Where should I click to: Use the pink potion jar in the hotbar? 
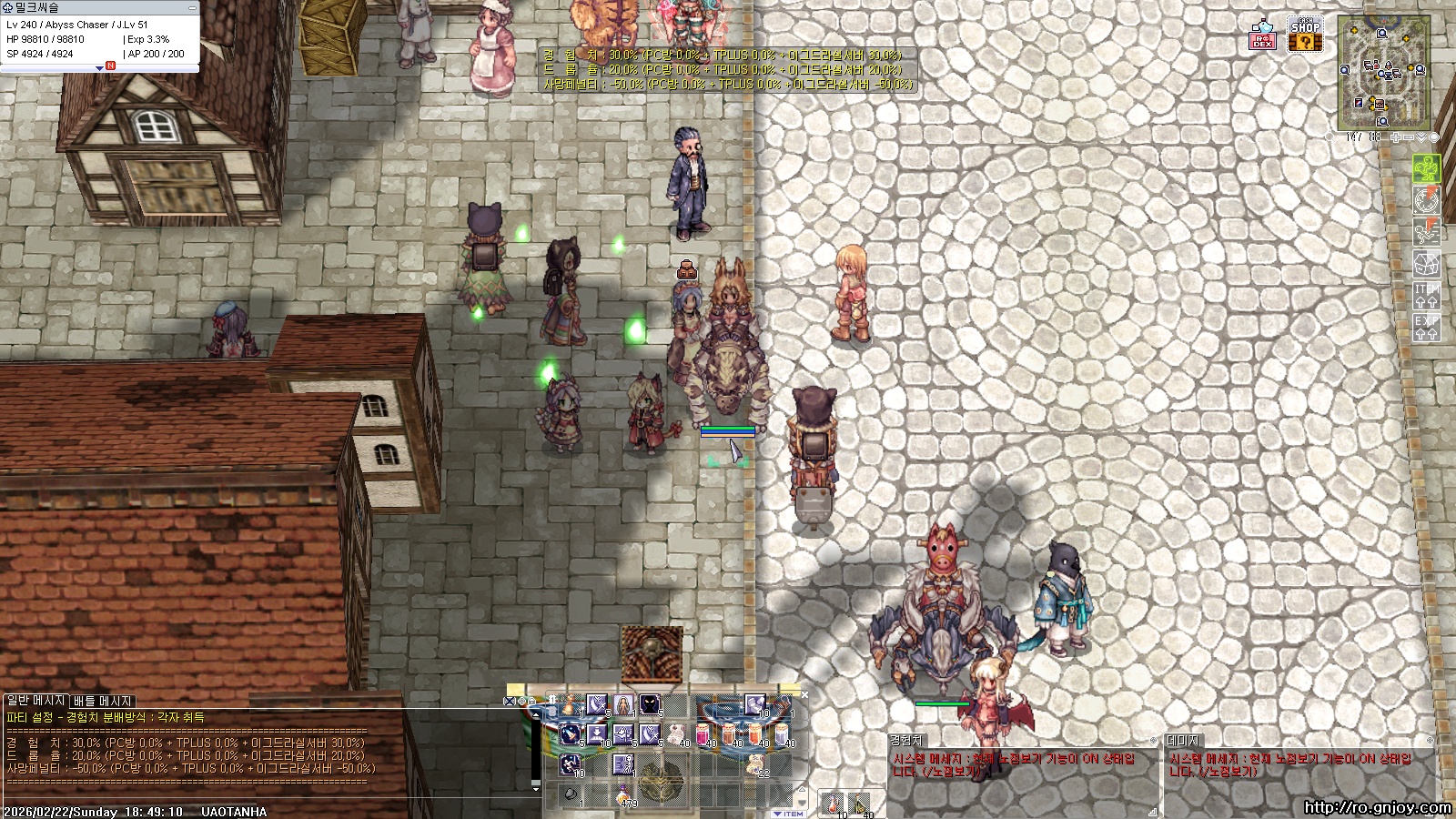click(703, 733)
